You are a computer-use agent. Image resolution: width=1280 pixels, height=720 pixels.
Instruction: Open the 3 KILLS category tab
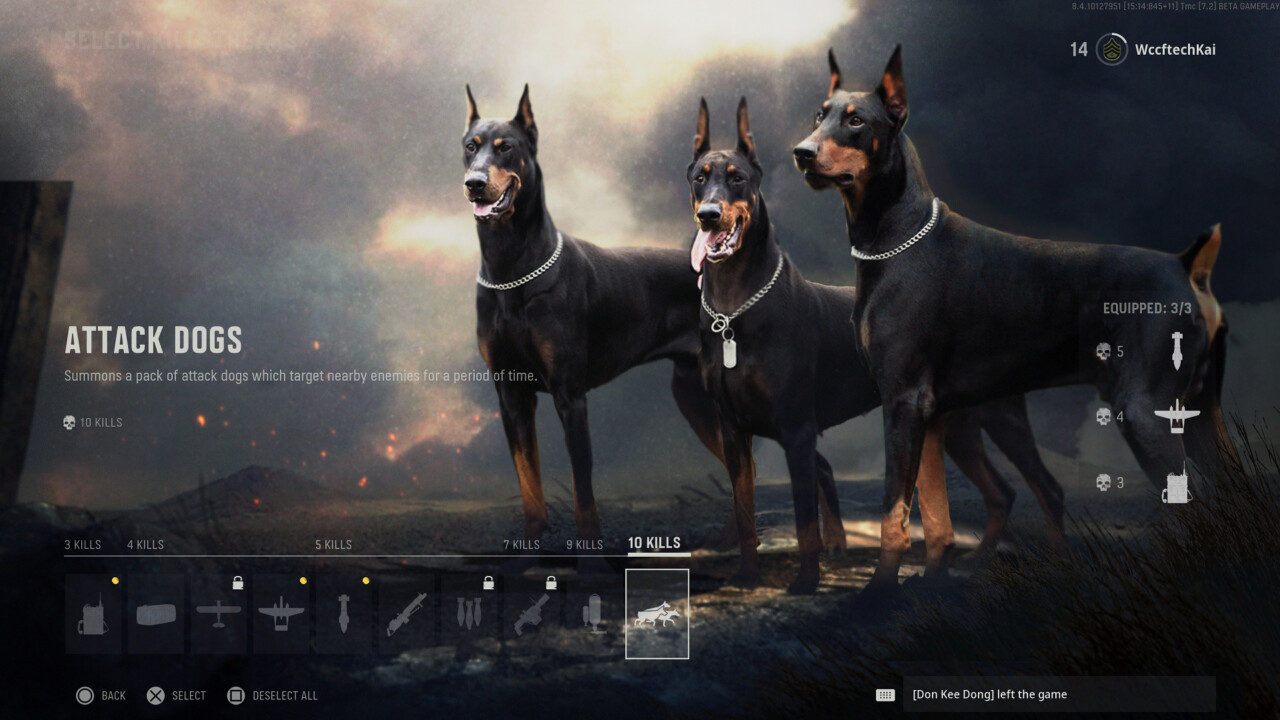pyautogui.click(x=81, y=544)
